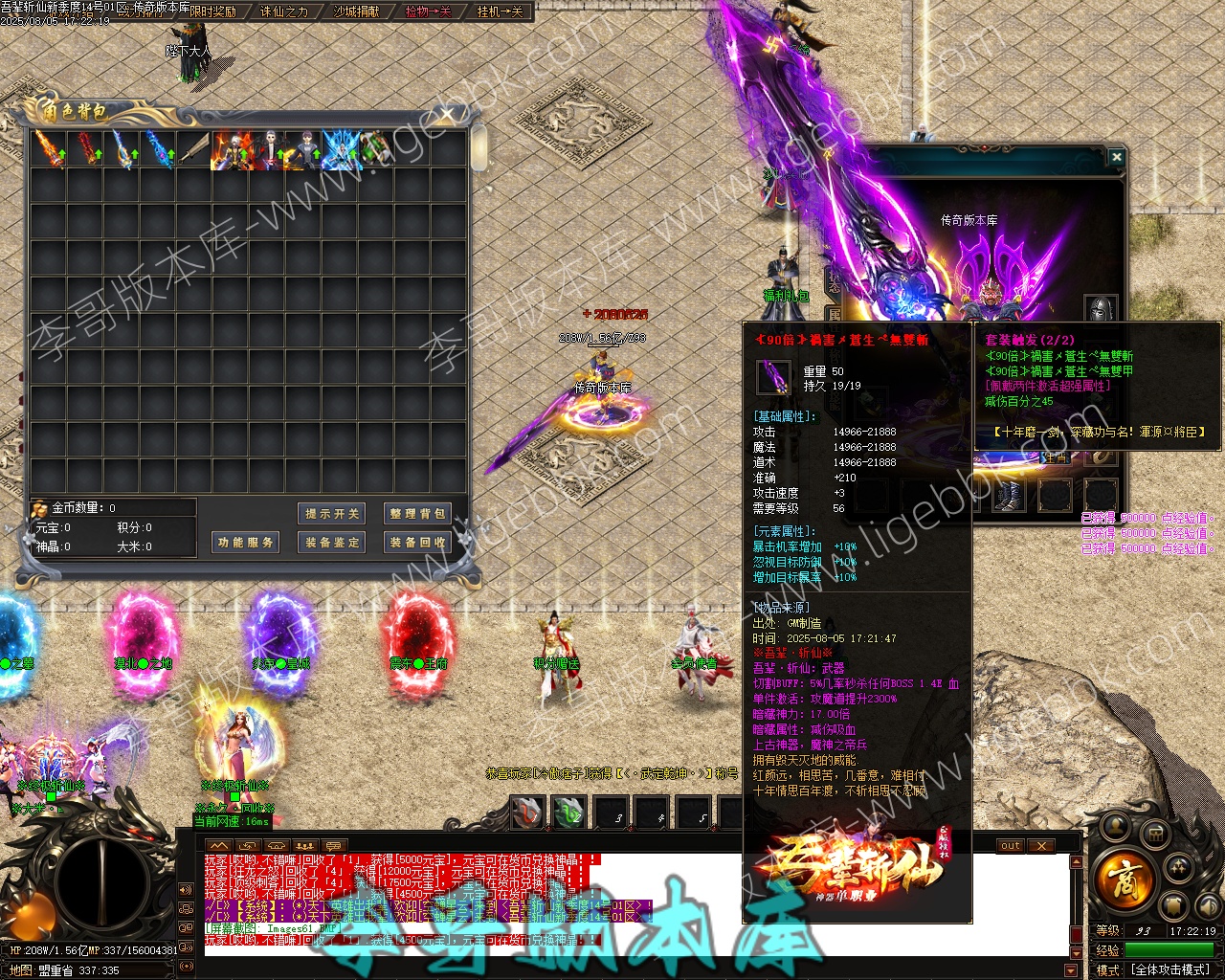Open the 沙城捐献 donation menu
The height and width of the screenshot is (980, 1225).
356,11
